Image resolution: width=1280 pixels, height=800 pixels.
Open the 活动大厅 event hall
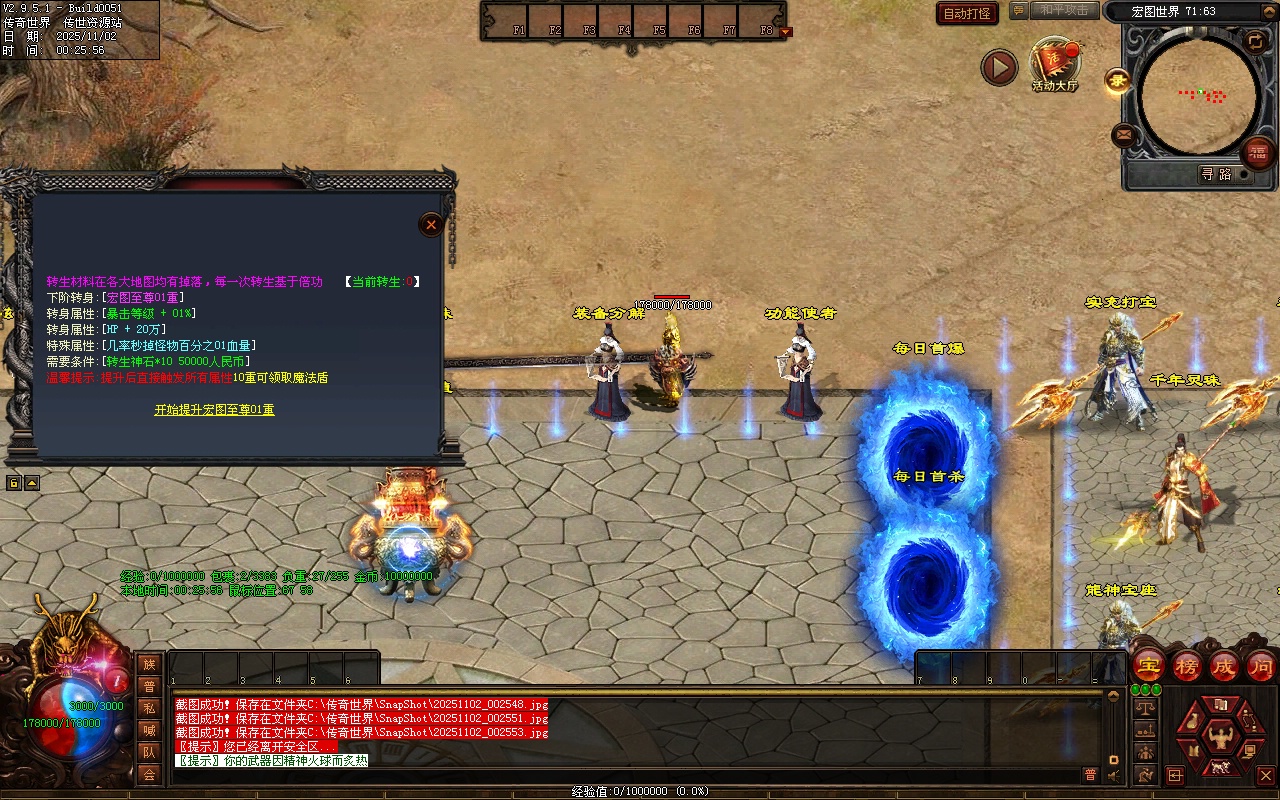tap(1055, 64)
